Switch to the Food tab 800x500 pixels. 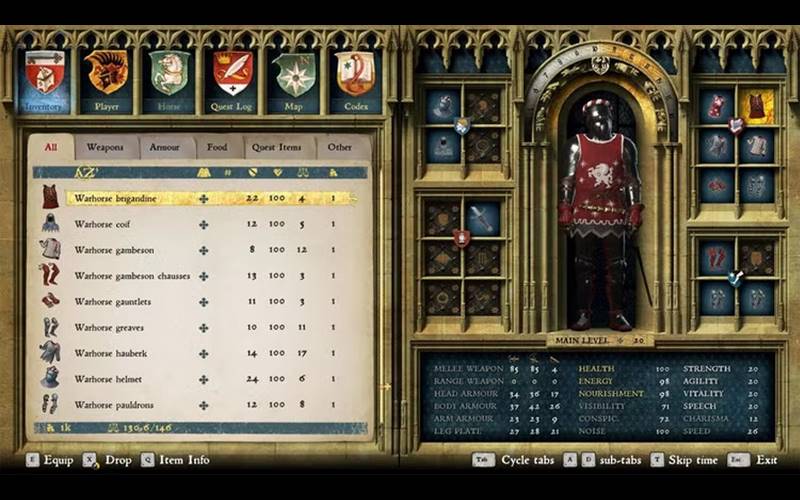[x=217, y=148]
